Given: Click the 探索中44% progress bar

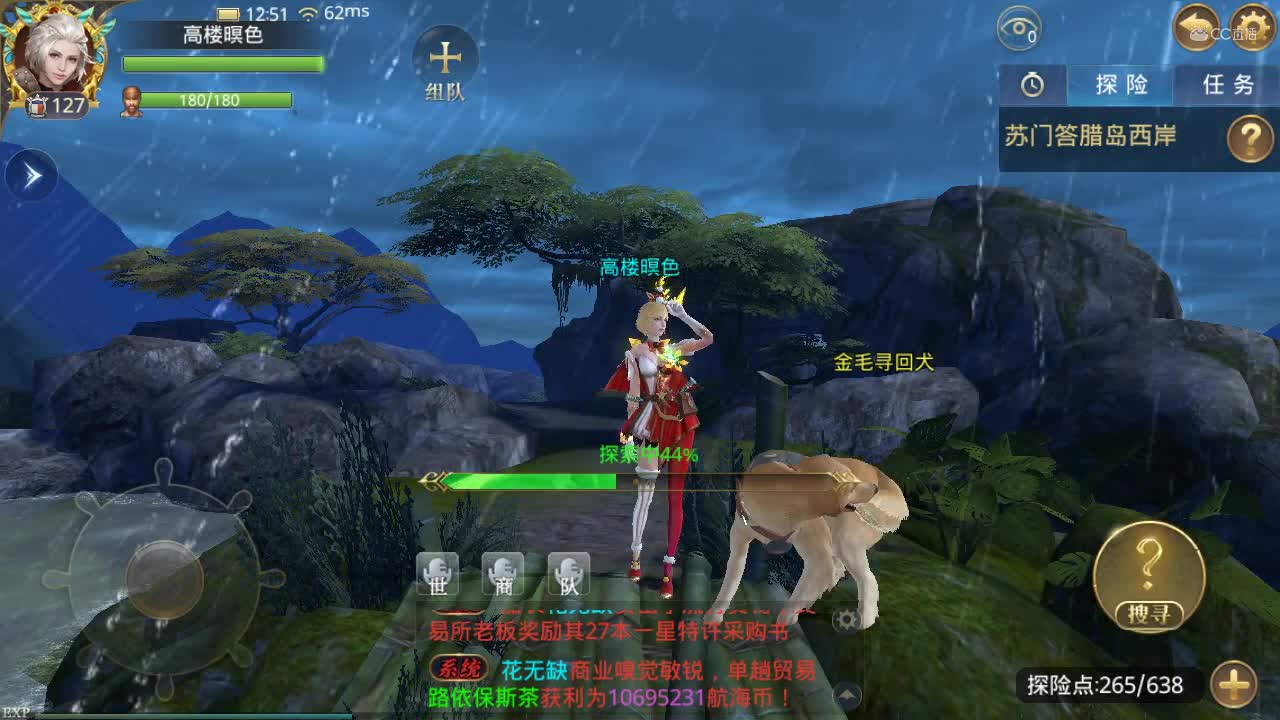Looking at the screenshot, I should (x=640, y=478).
